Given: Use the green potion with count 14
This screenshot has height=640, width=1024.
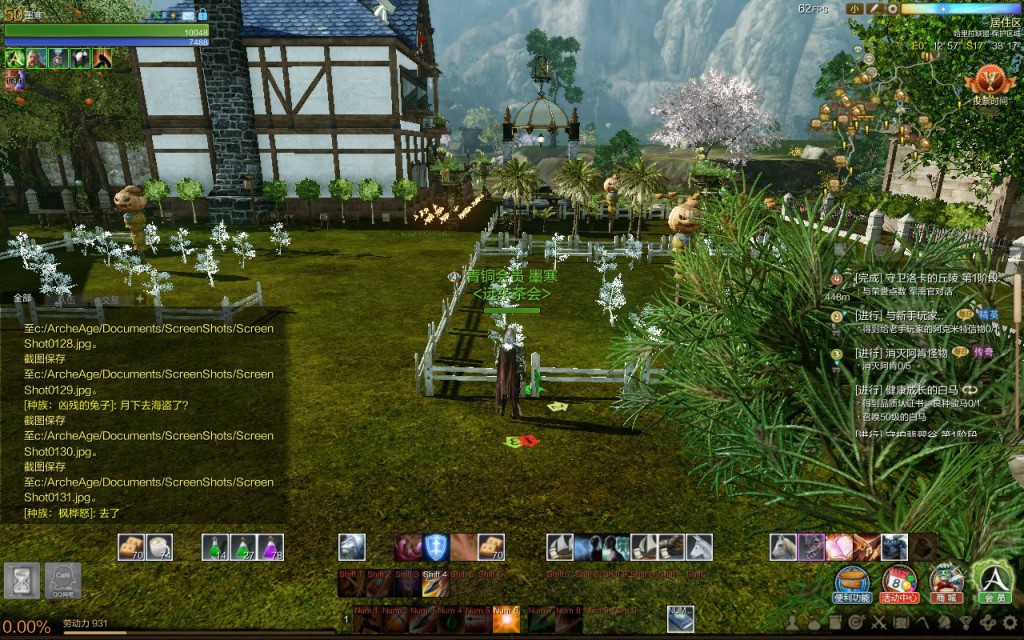Looking at the screenshot, I should tap(217, 546).
